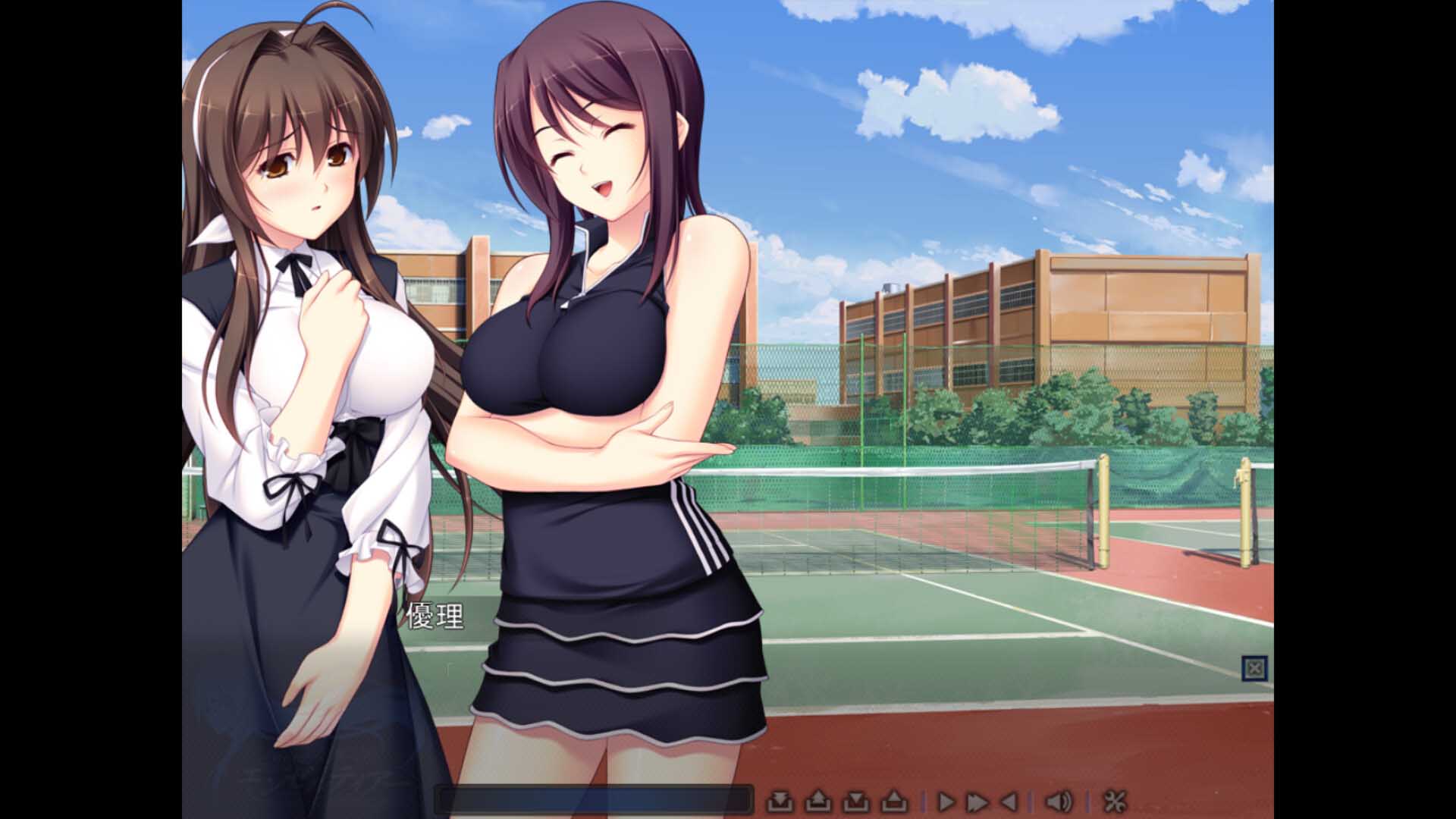This screenshot has width=1456, height=819.
Task: Click the smiling coach in the tennis outfit
Action: pyautogui.click(x=599, y=341)
